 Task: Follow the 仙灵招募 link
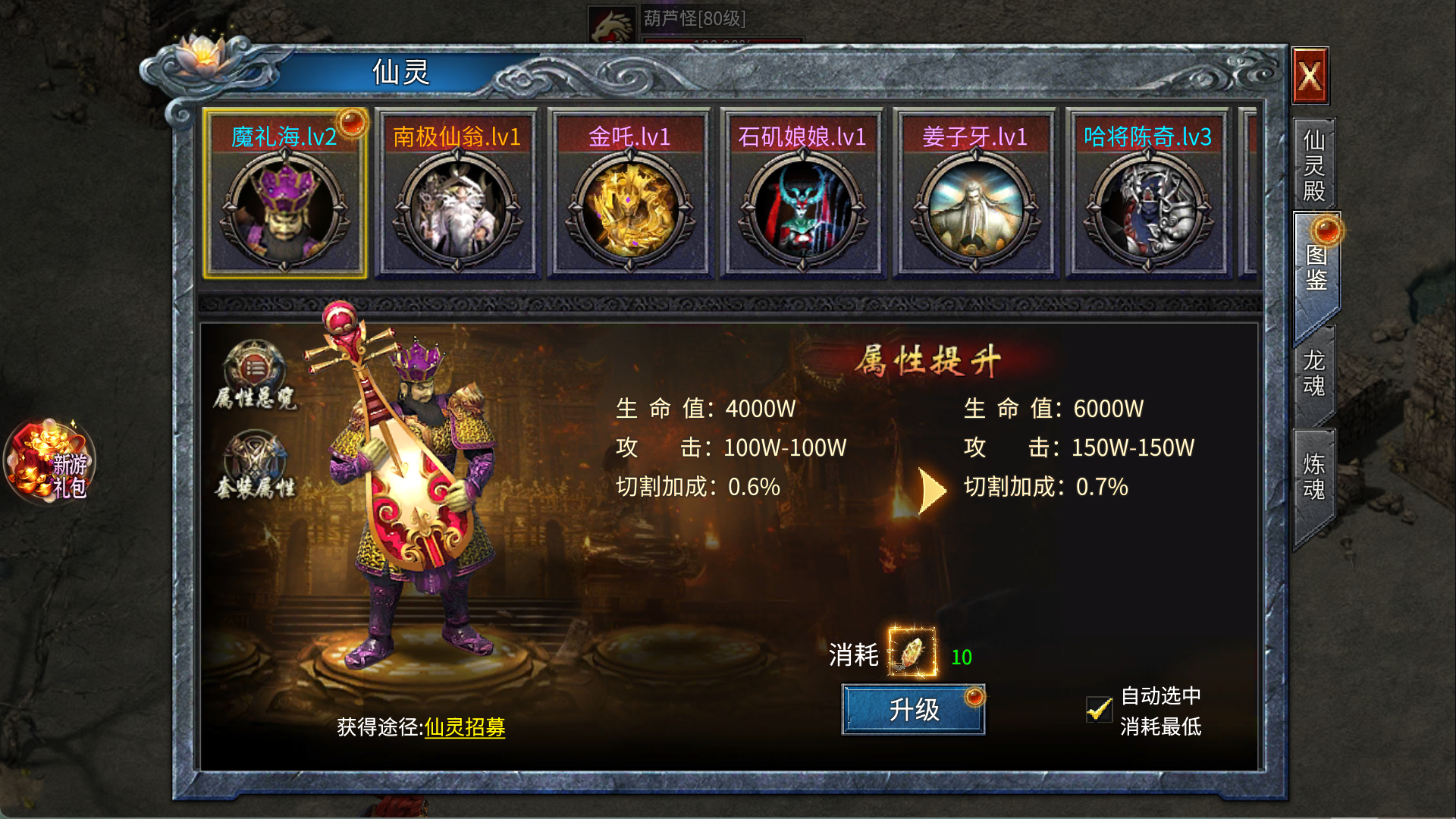(x=465, y=727)
